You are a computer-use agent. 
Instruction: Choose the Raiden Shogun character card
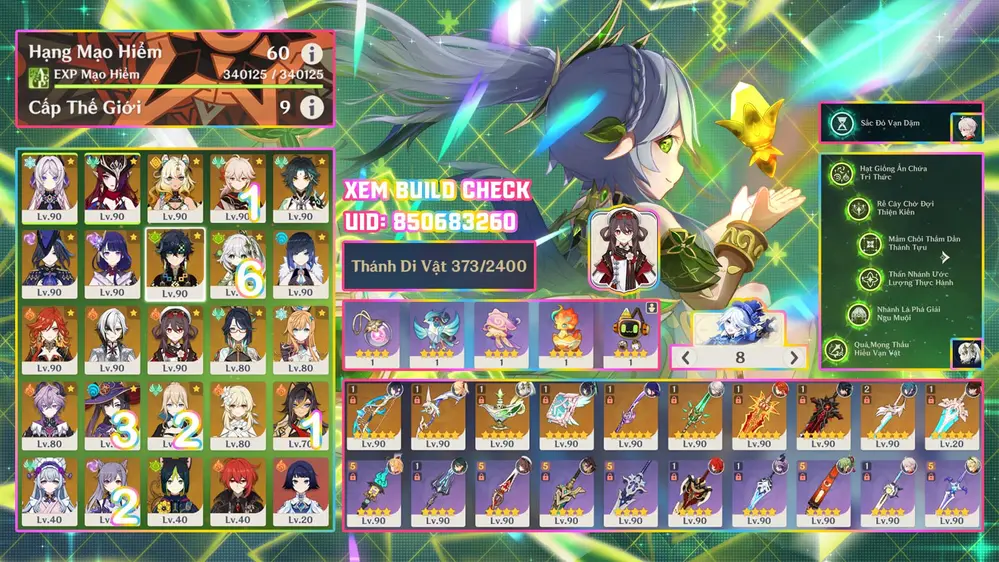point(107,261)
